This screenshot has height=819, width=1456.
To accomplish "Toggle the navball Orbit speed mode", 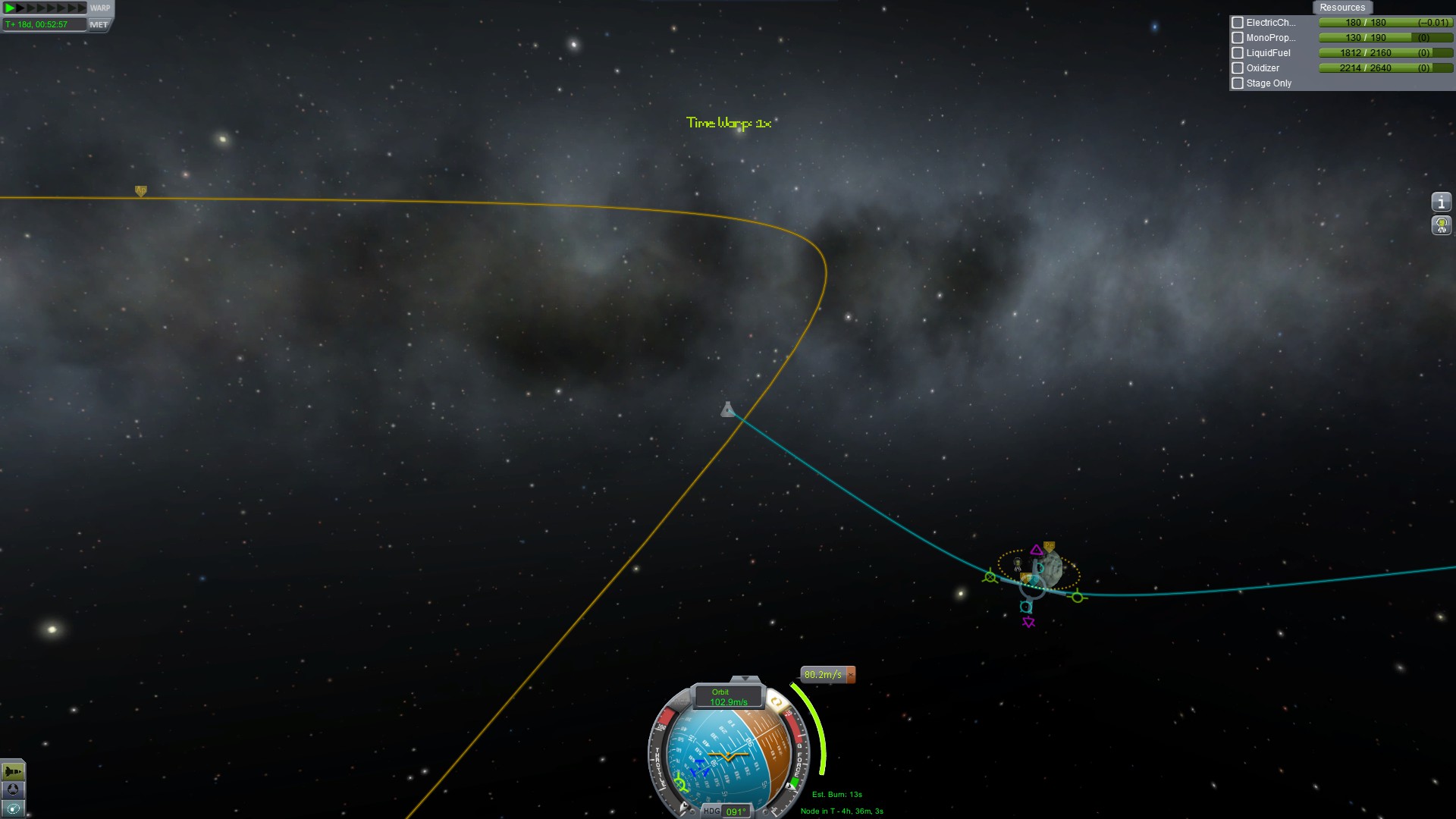I will [x=727, y=697].
